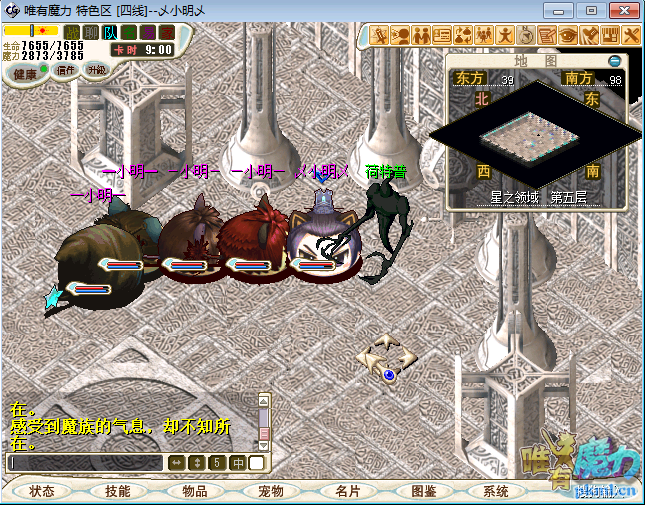645x505 pixels.
Task: Open the 系统 system menu
Action: (x=496, y=491)
